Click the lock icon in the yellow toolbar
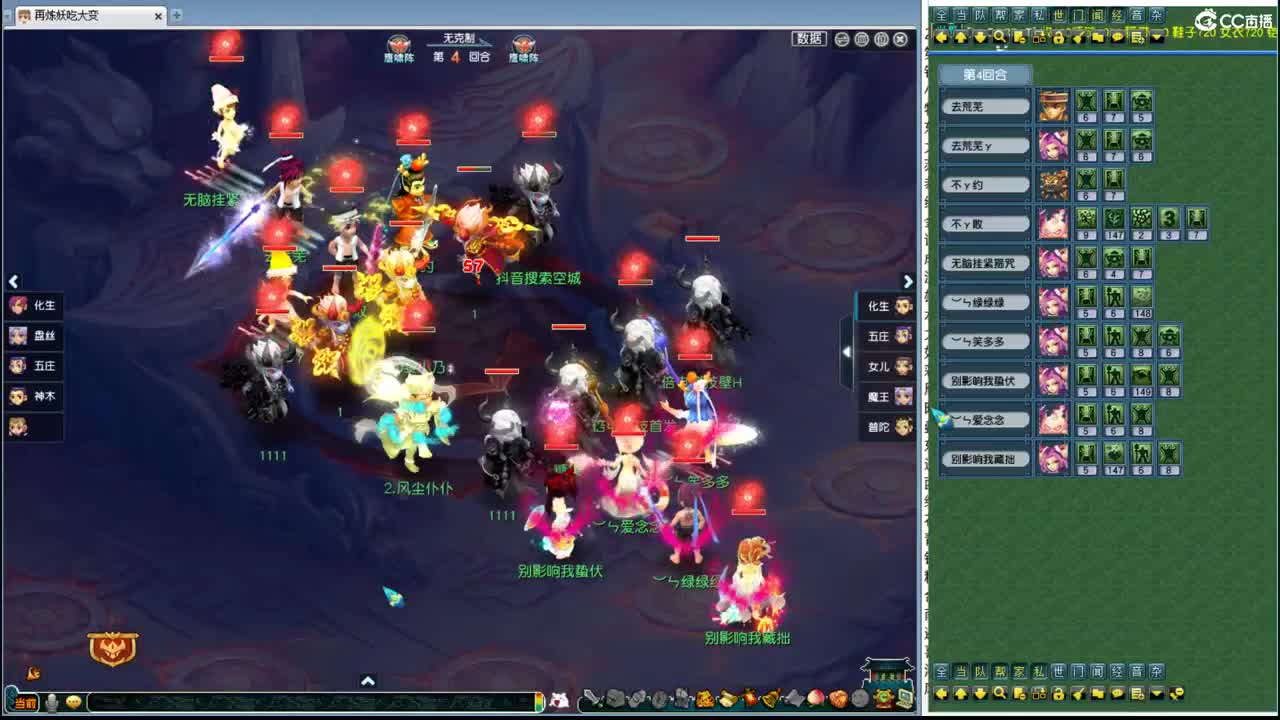 (1059, 38)
